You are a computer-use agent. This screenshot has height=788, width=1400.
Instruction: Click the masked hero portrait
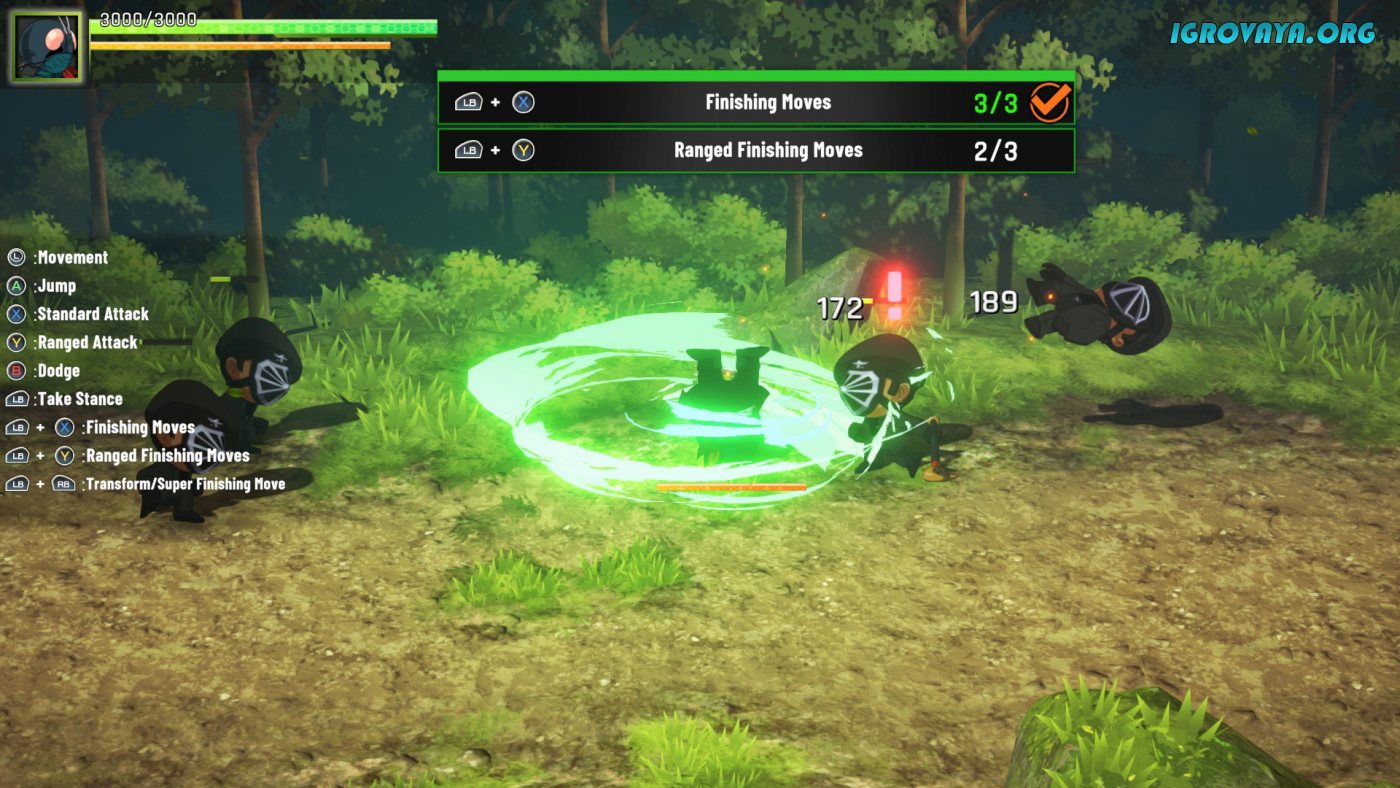tap(46, 47)
